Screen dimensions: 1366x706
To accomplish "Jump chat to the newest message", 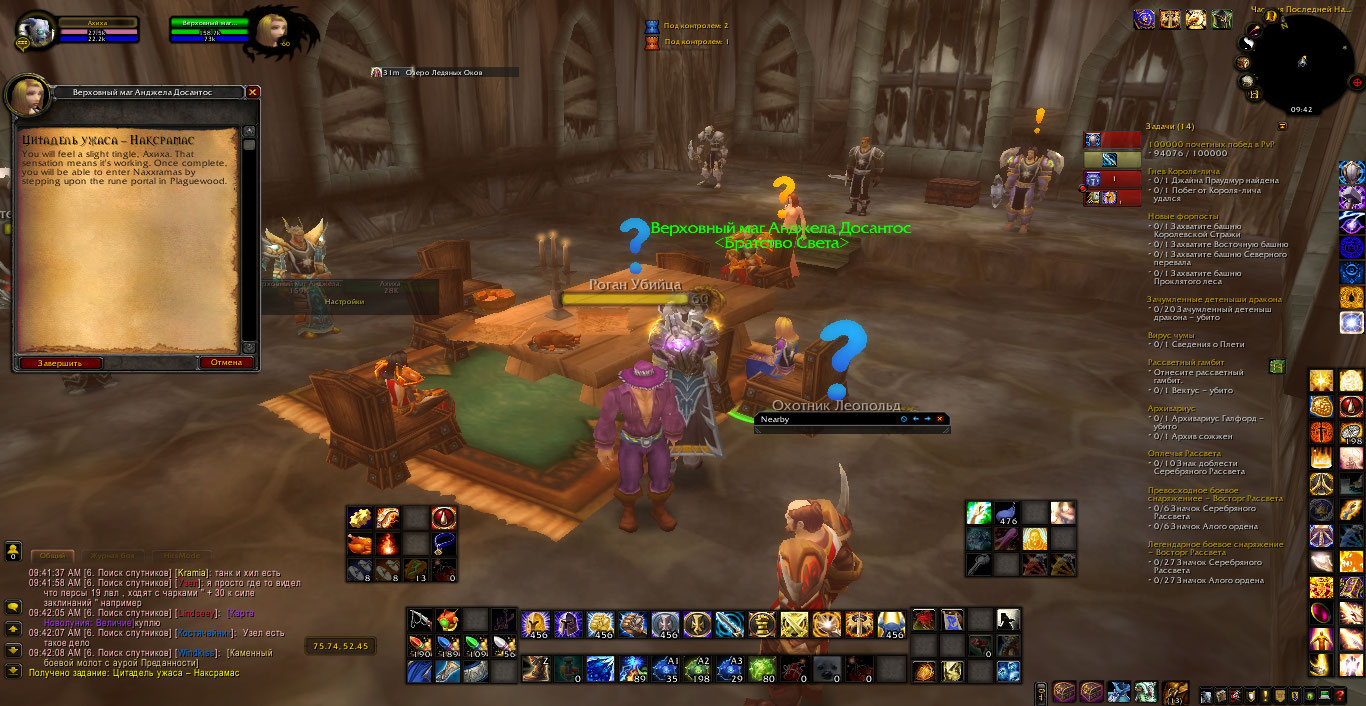I will pos(14,670).
